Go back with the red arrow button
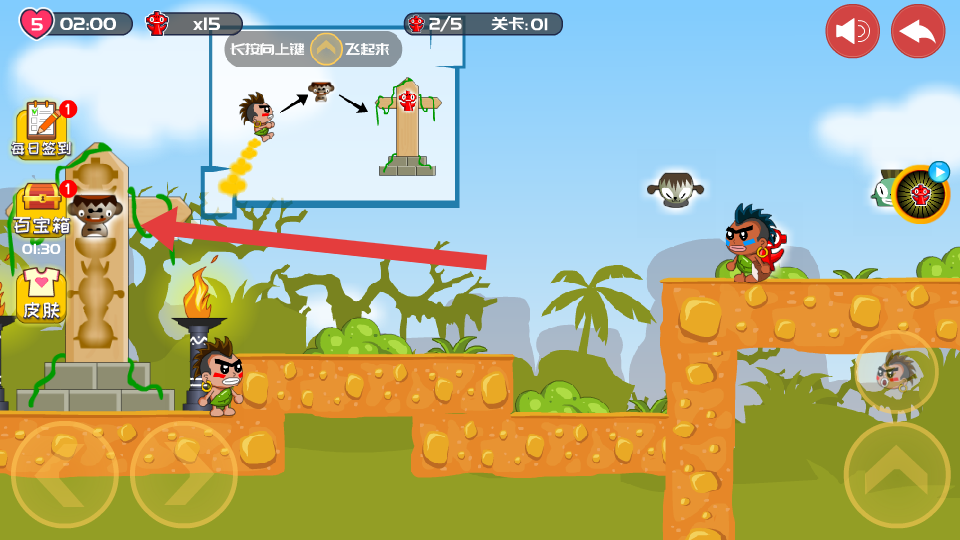This screenshot has height=540, width=960. [x=918, y=31]
